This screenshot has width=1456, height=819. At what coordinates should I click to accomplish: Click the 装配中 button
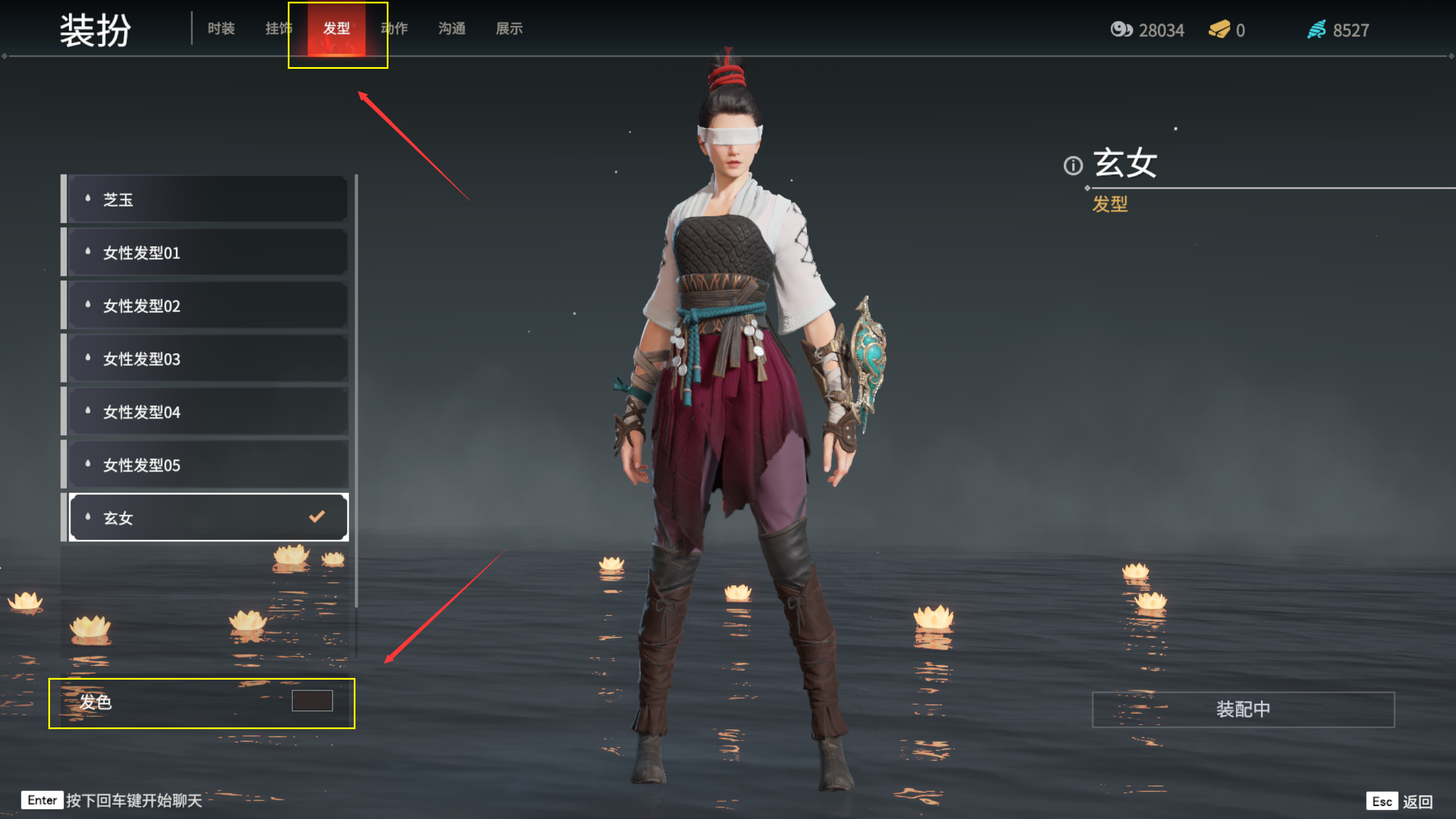click(x=1243, y=709)
